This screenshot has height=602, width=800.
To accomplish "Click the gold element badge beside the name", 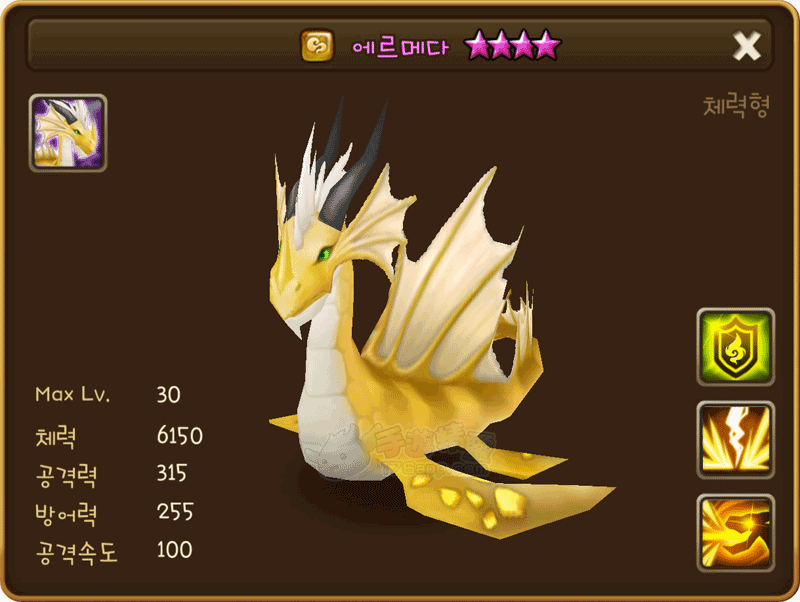I will [318, 45].
